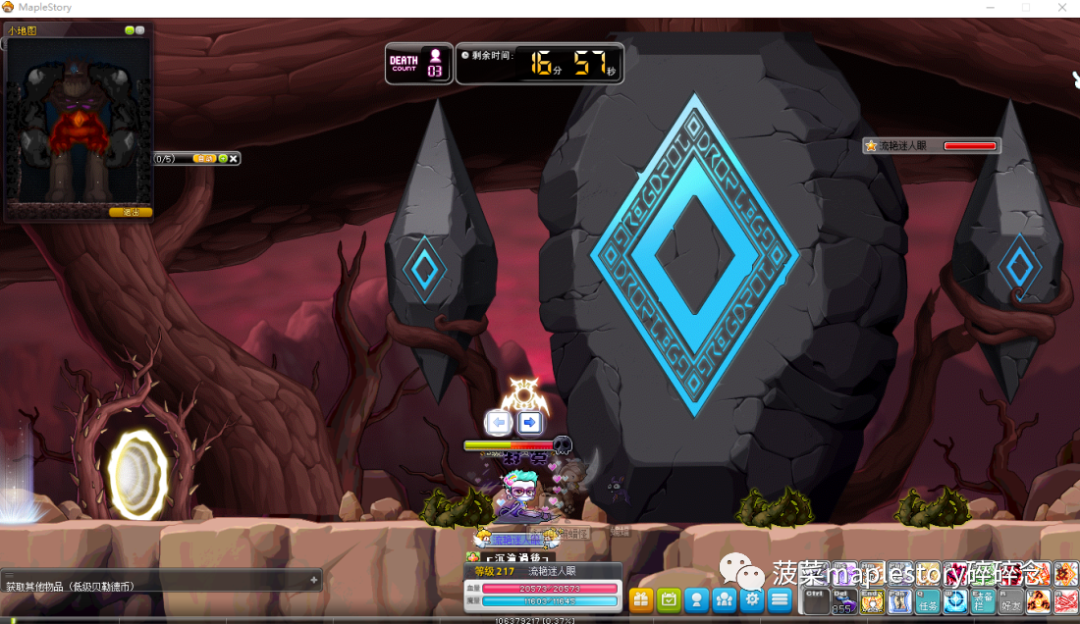
Task: Open the gift box cash shop button
Action: pos(641,600)
